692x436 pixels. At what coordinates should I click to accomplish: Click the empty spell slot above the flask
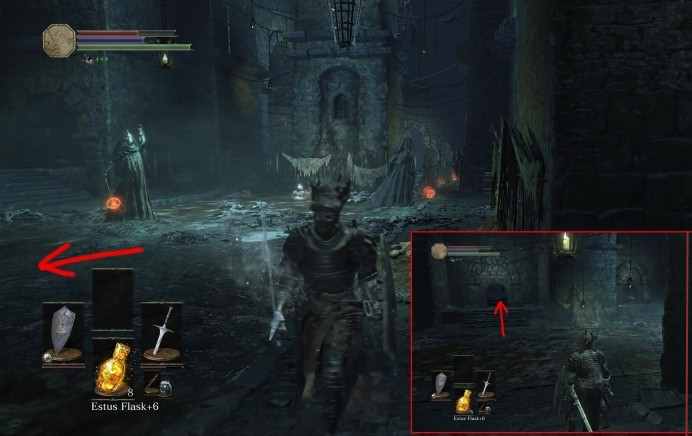click(x=112, y=300)
